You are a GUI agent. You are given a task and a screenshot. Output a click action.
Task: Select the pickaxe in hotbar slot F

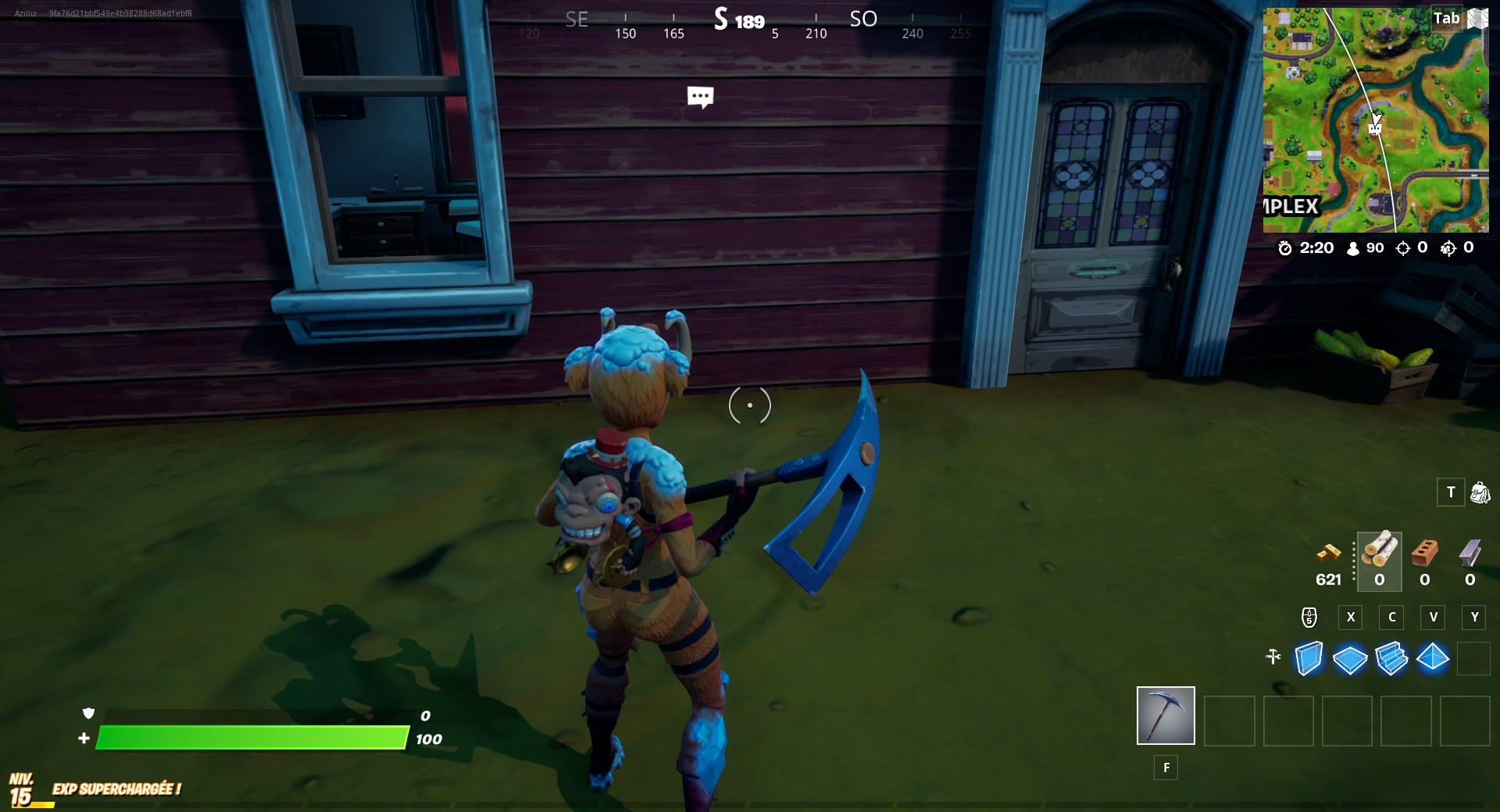point(1166,715)
